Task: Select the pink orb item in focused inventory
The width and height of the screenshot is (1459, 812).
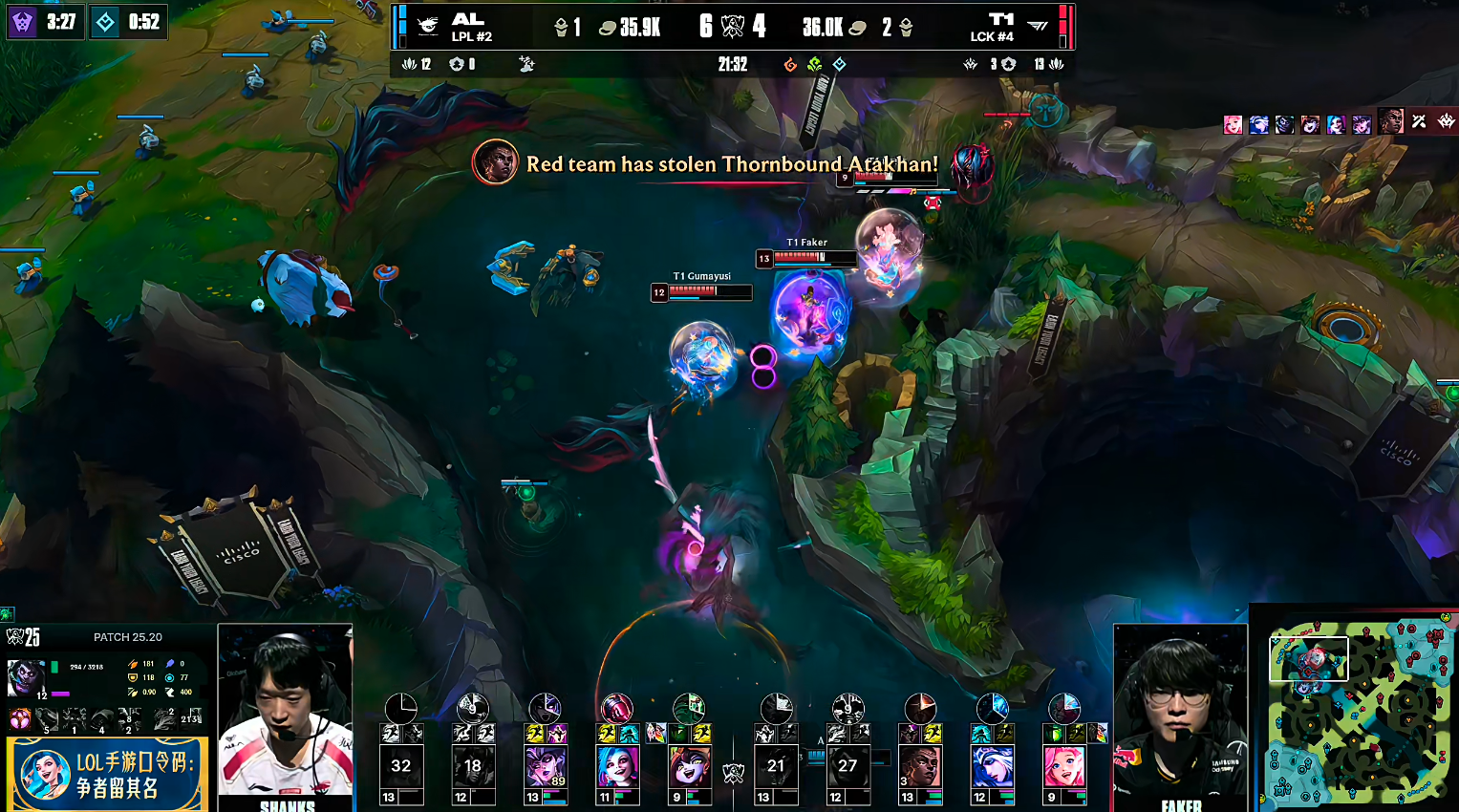Action: coord(20,718)
